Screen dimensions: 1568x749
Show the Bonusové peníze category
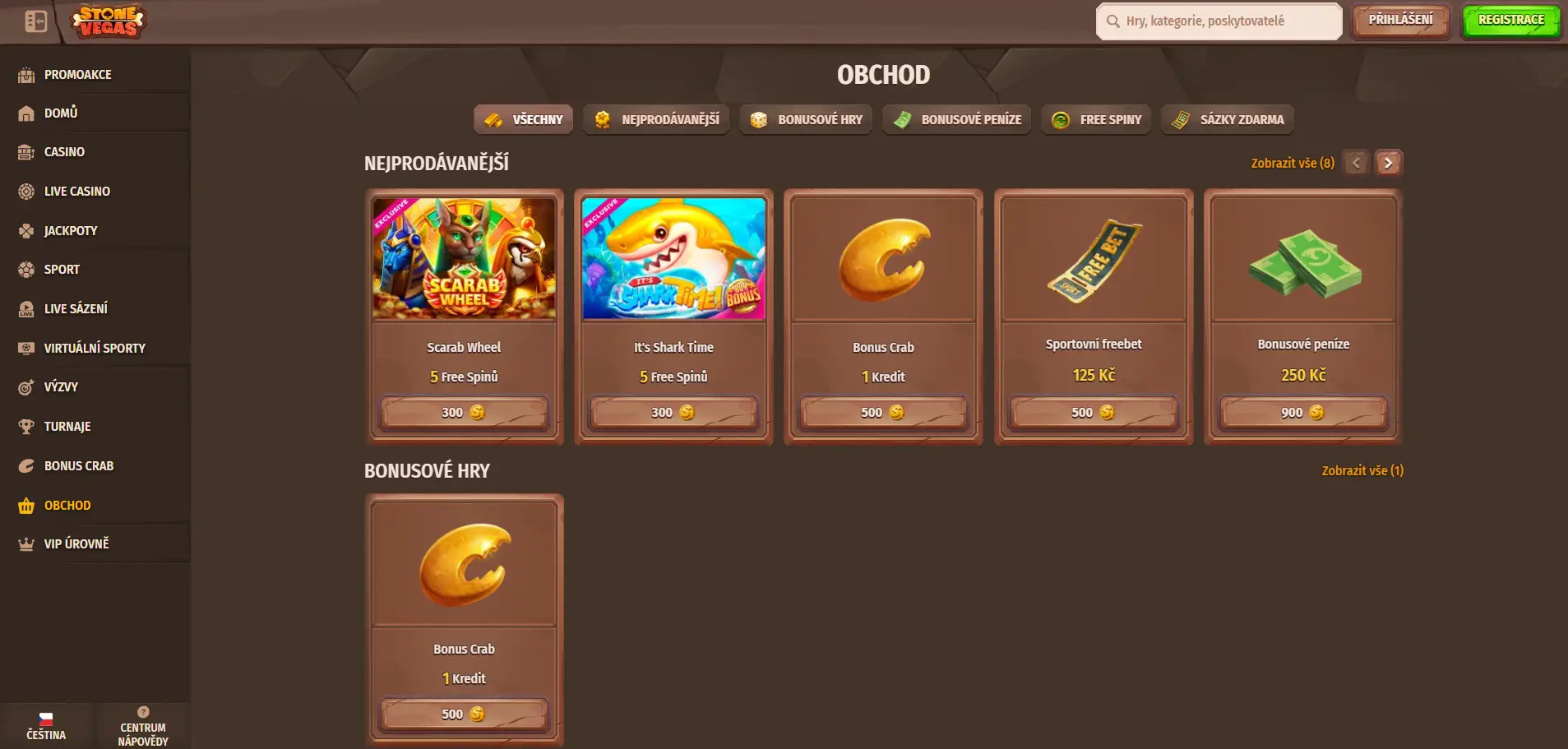(x=956, y=120)
